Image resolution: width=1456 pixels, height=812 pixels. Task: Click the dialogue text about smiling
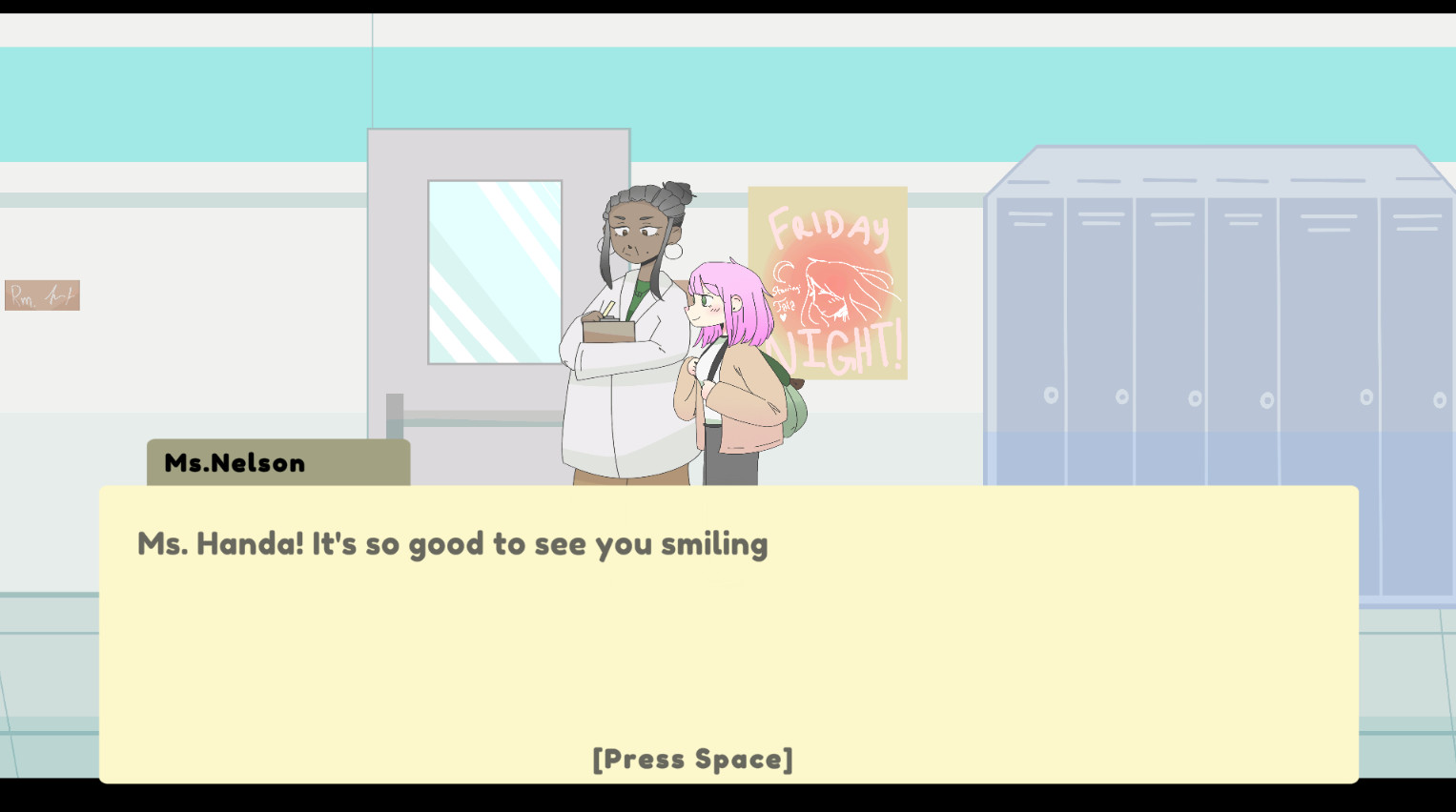(x=453, y=543)
